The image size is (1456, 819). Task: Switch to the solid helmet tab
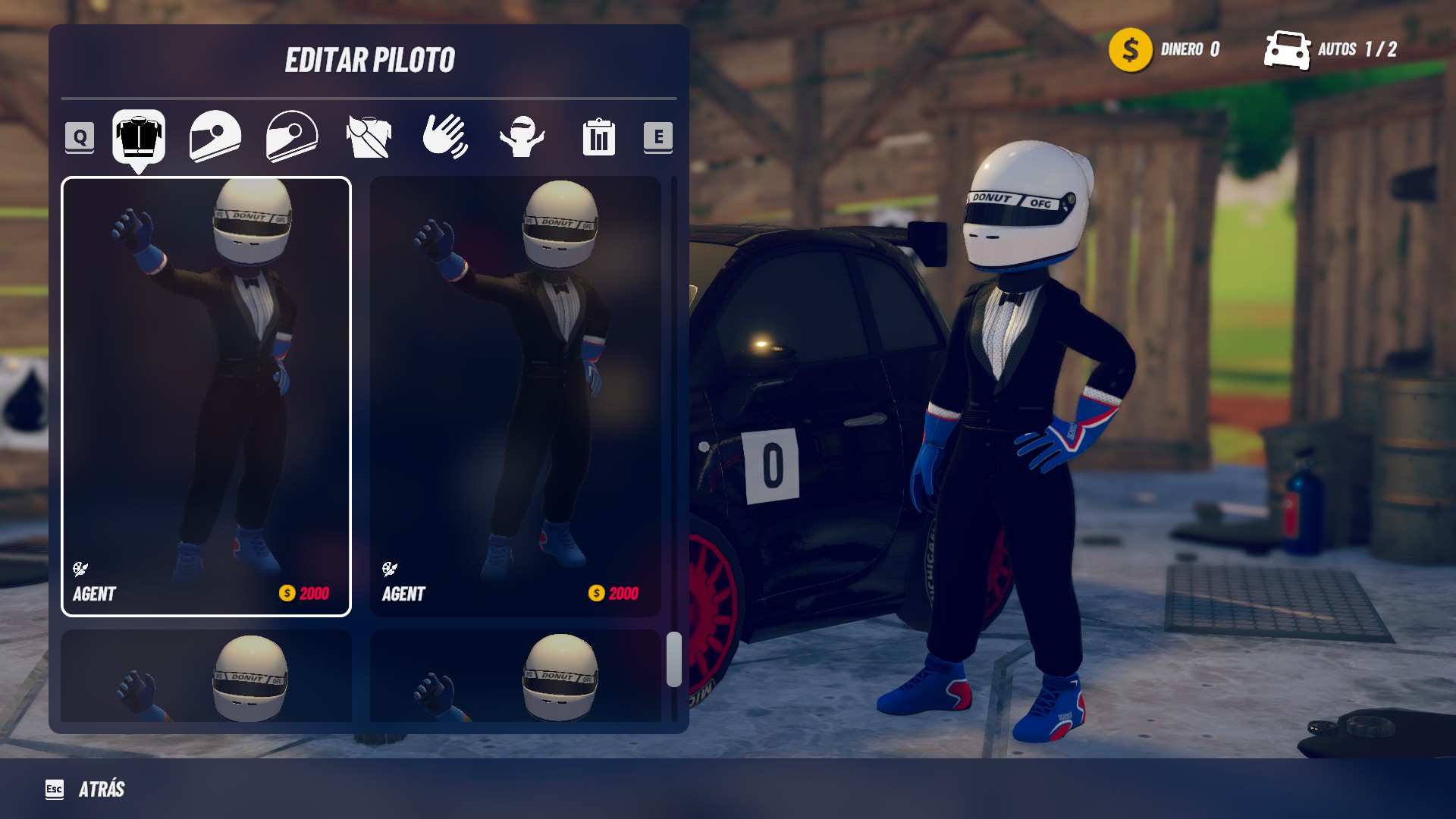[215, 136]
